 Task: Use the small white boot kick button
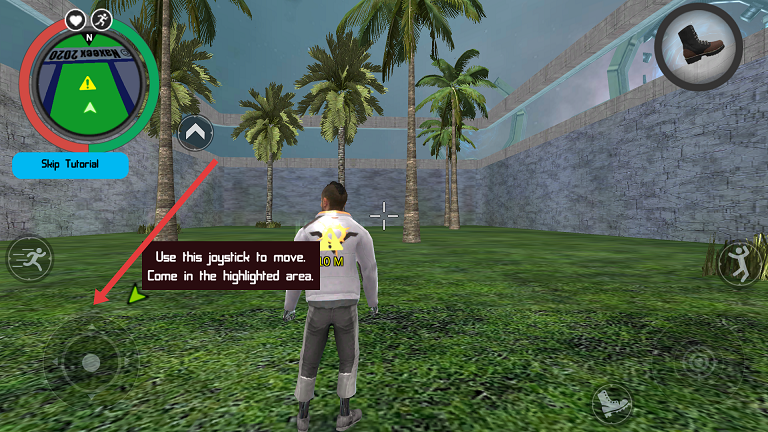pyautogui.click(x=610, y=404)
